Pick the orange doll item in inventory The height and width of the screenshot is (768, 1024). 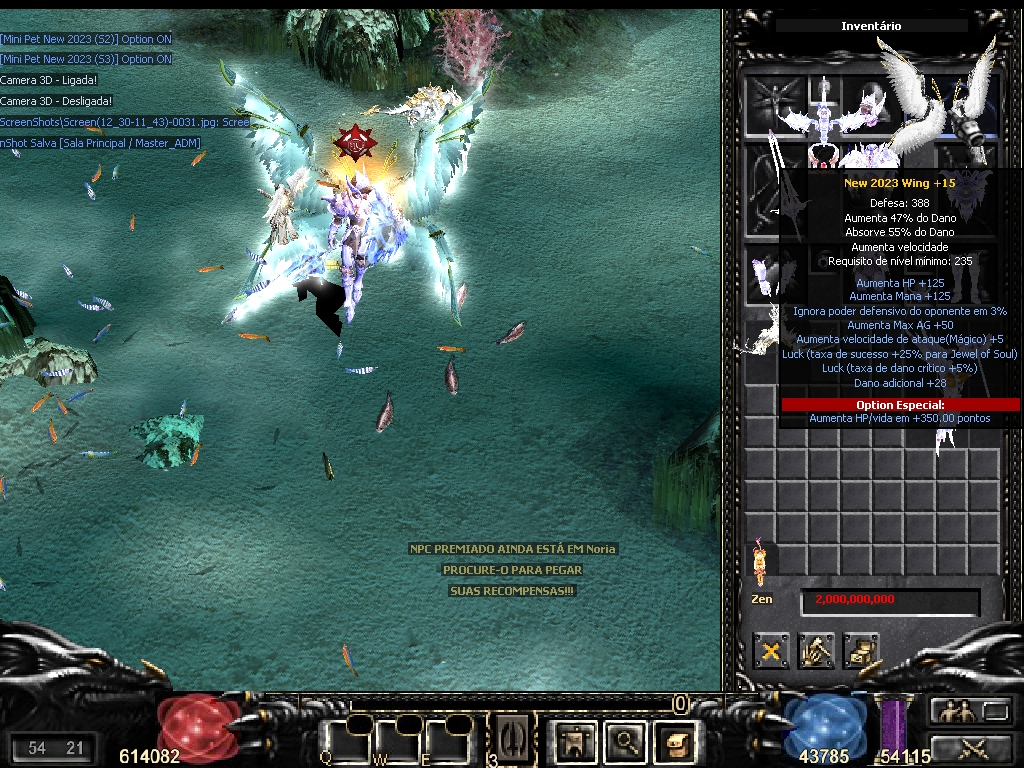[x=759, y=563]
